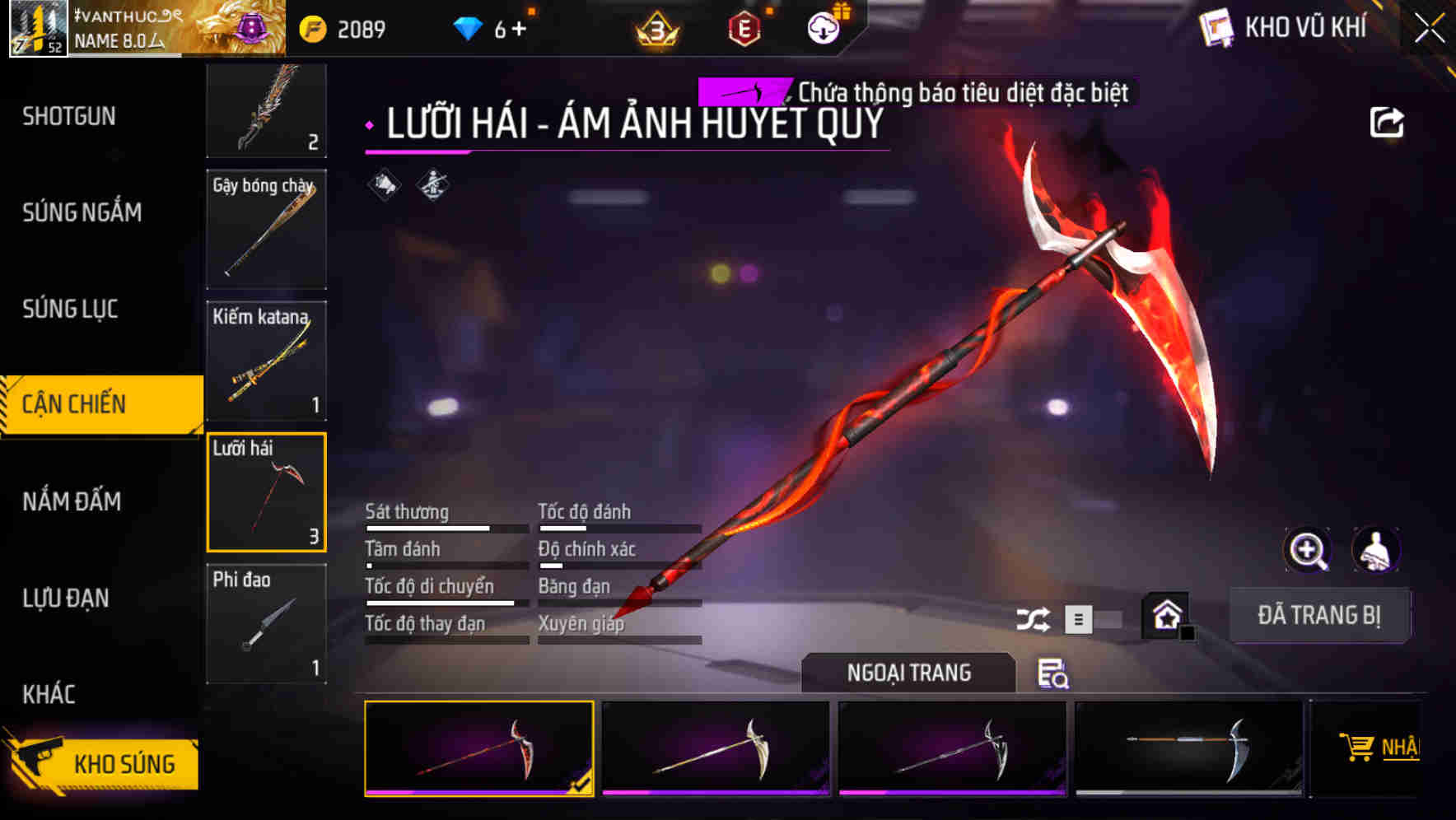1456x820 pixels.
Task: Click the share icon top right
Action: point(1388,121)
